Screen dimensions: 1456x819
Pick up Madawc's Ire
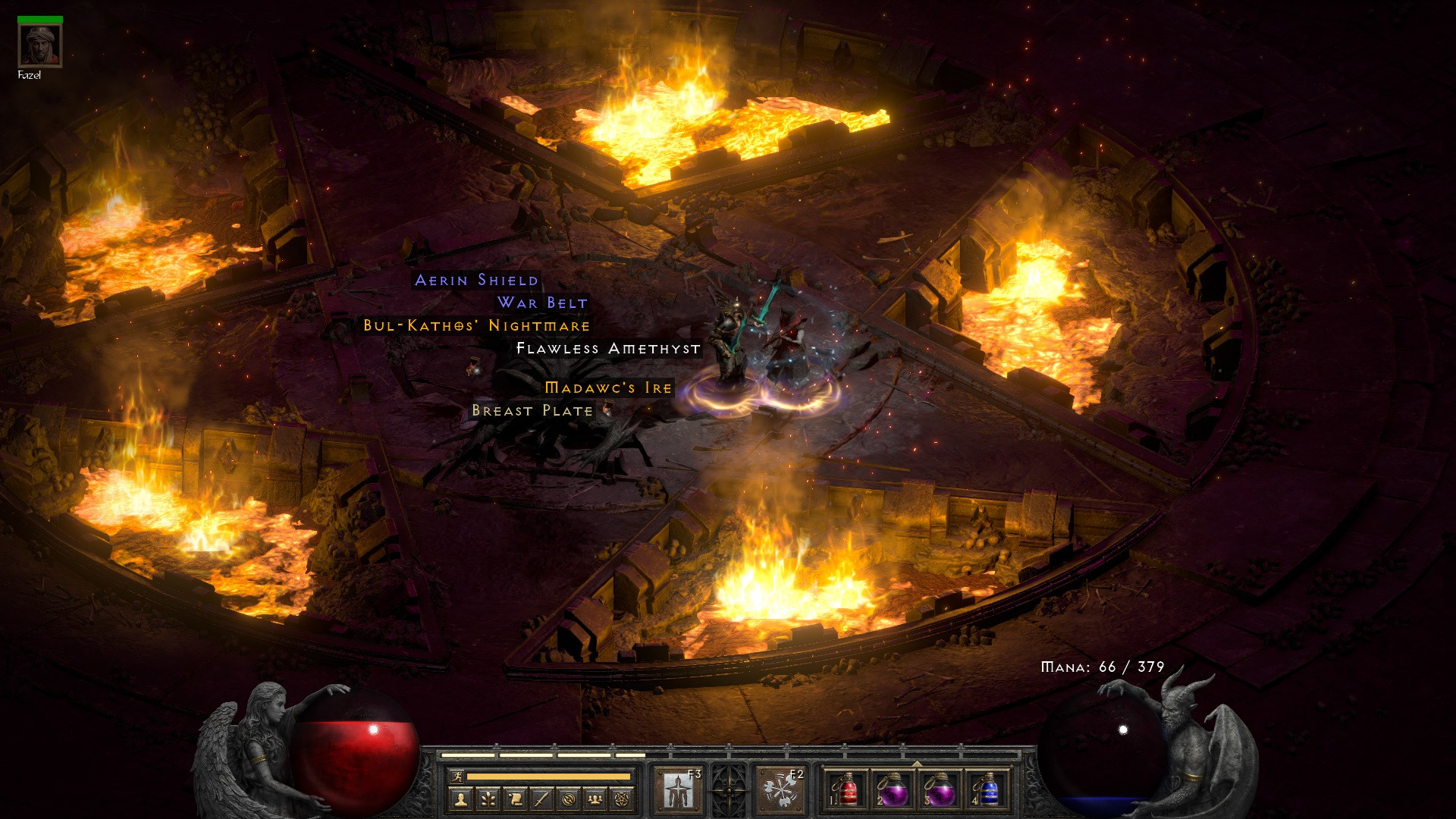(607, 388)
